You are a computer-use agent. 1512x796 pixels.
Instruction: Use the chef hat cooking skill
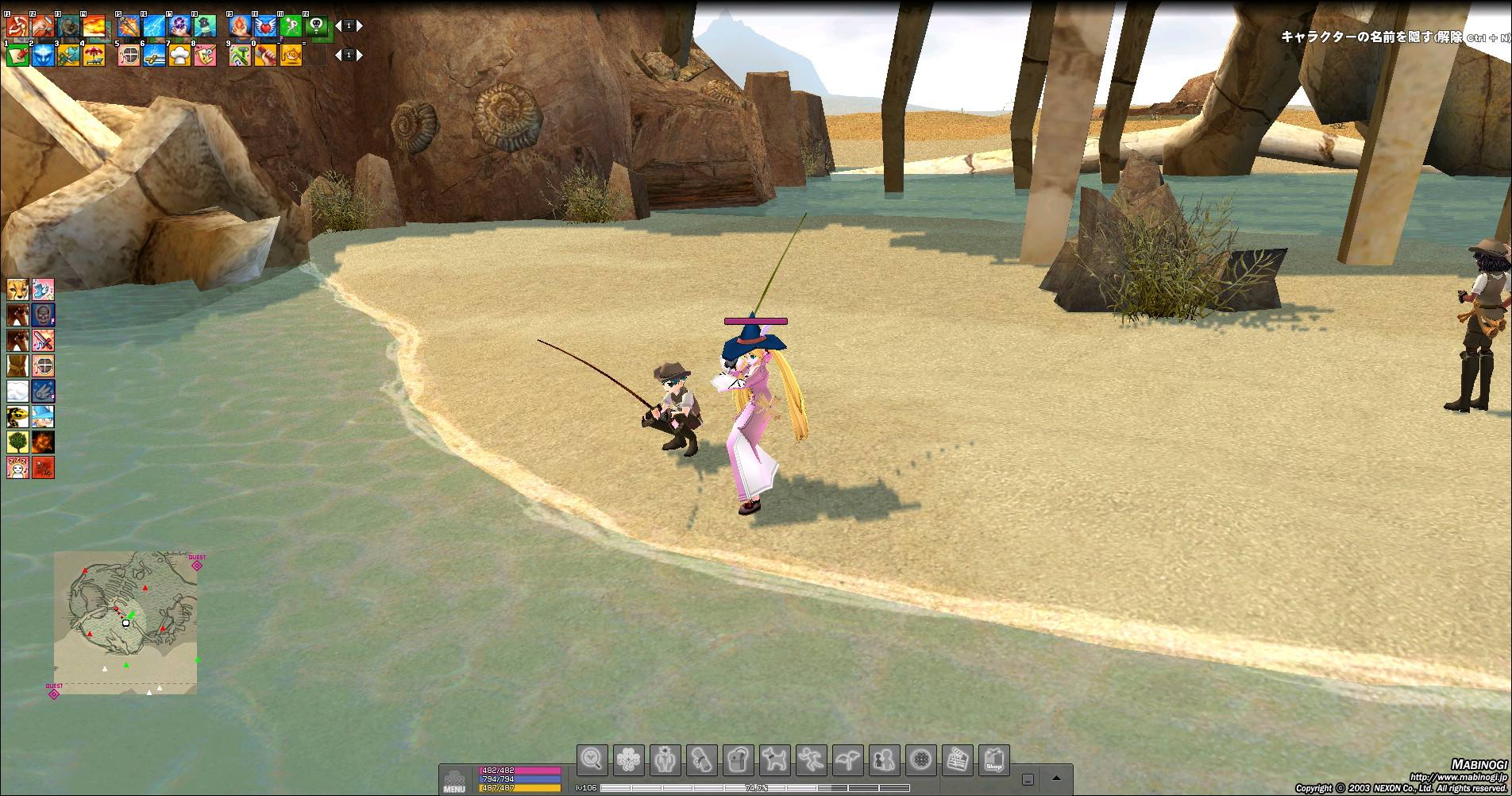pyautogui.click(x=179, y=55)
